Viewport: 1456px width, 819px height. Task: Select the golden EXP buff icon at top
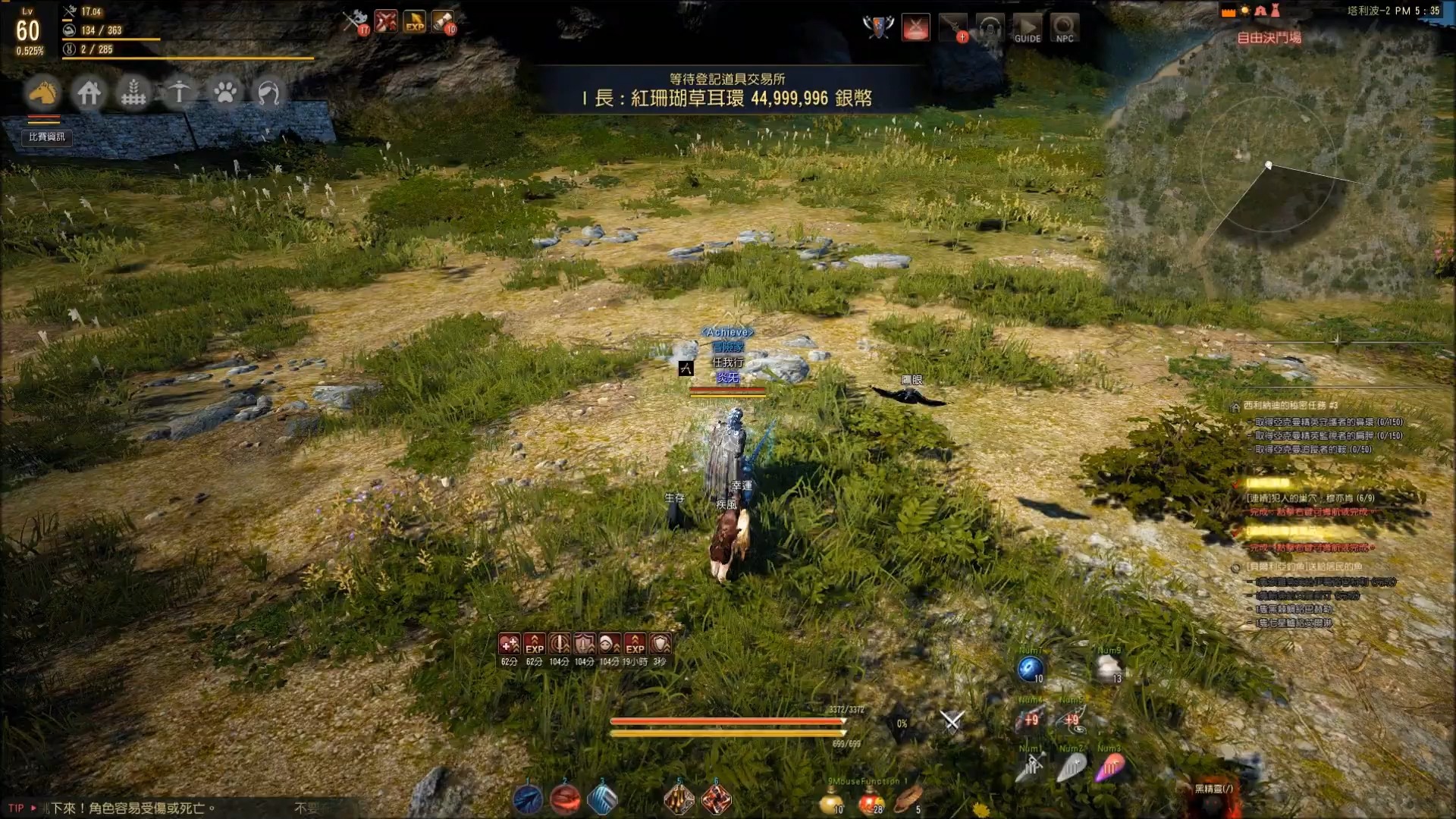[x=415, y=21]
